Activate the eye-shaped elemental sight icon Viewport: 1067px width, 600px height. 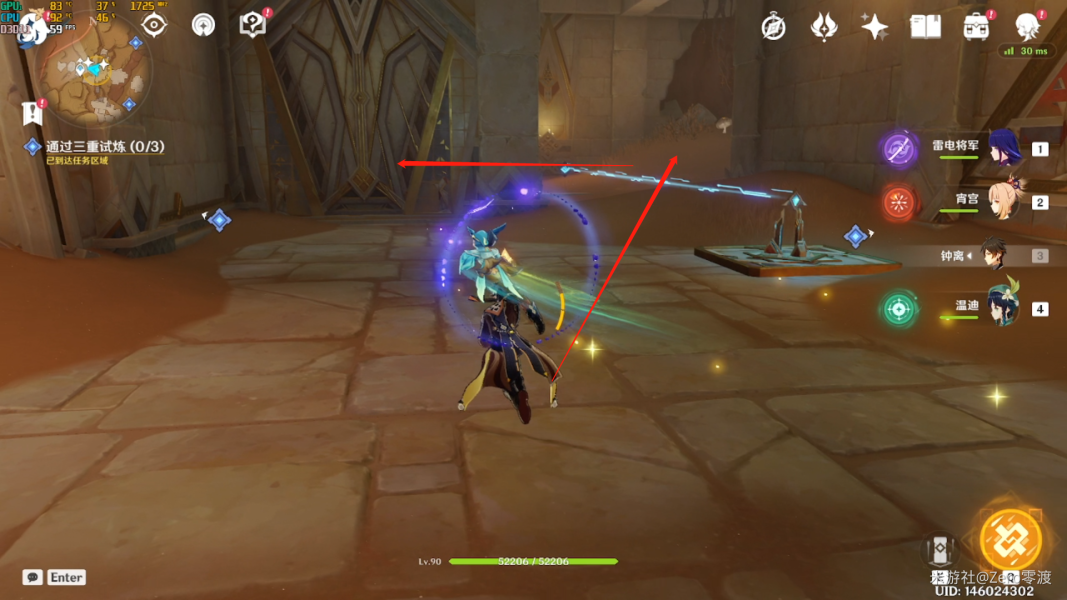click(x=154, y=25)
